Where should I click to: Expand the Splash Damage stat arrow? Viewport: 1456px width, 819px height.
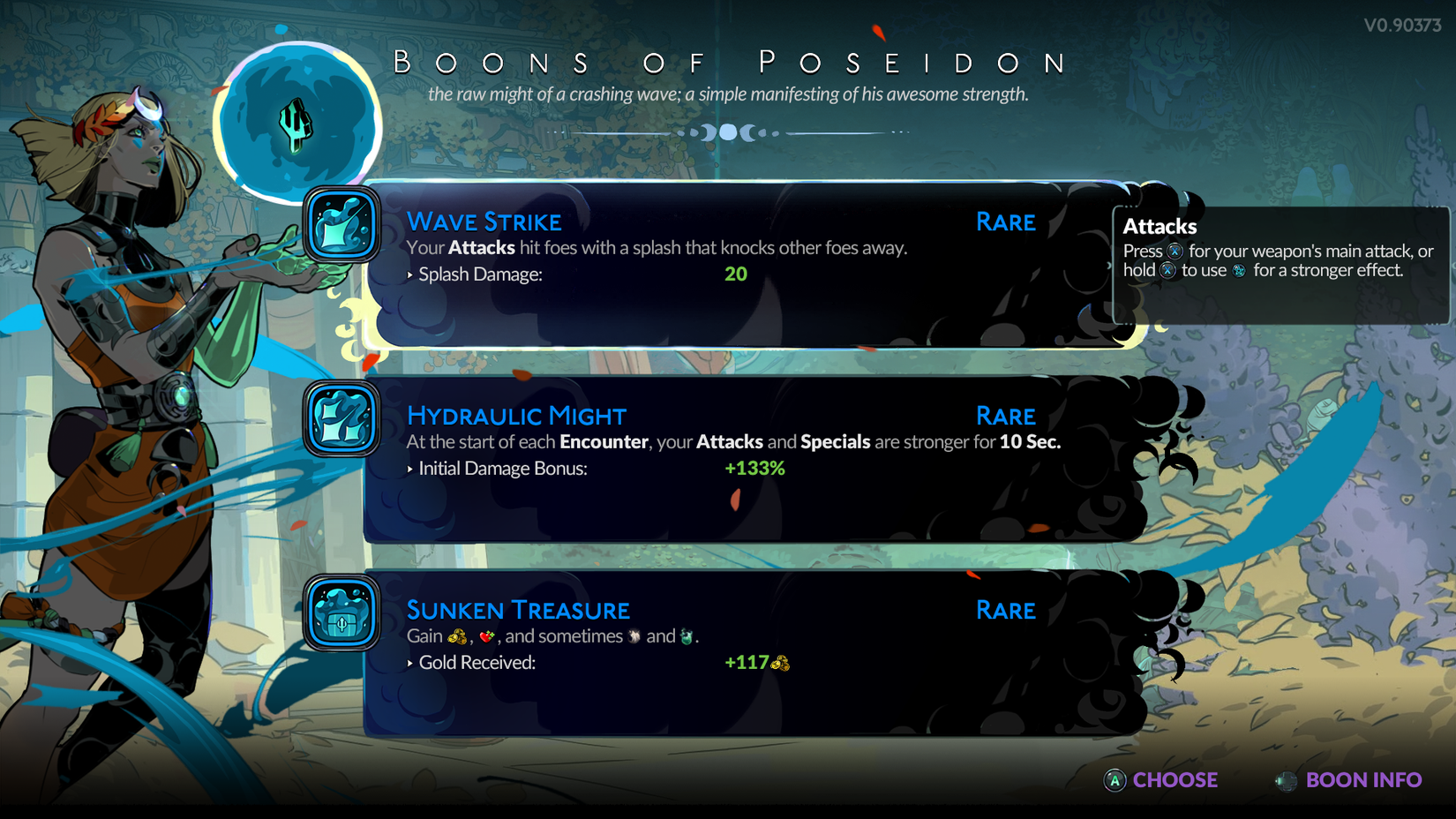411,274
